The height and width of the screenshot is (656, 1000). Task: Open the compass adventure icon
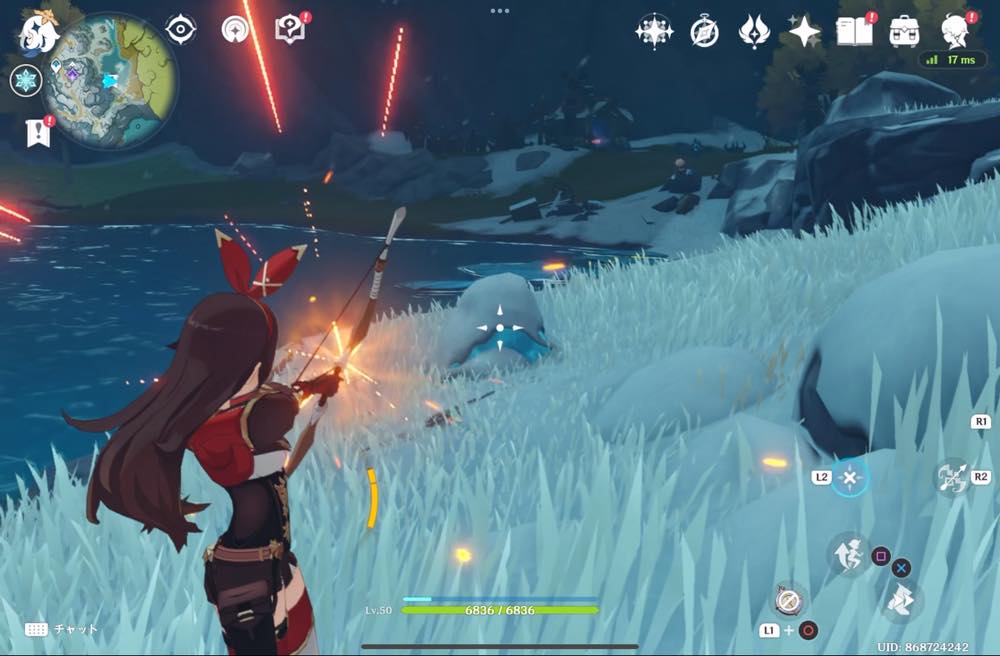705,32
